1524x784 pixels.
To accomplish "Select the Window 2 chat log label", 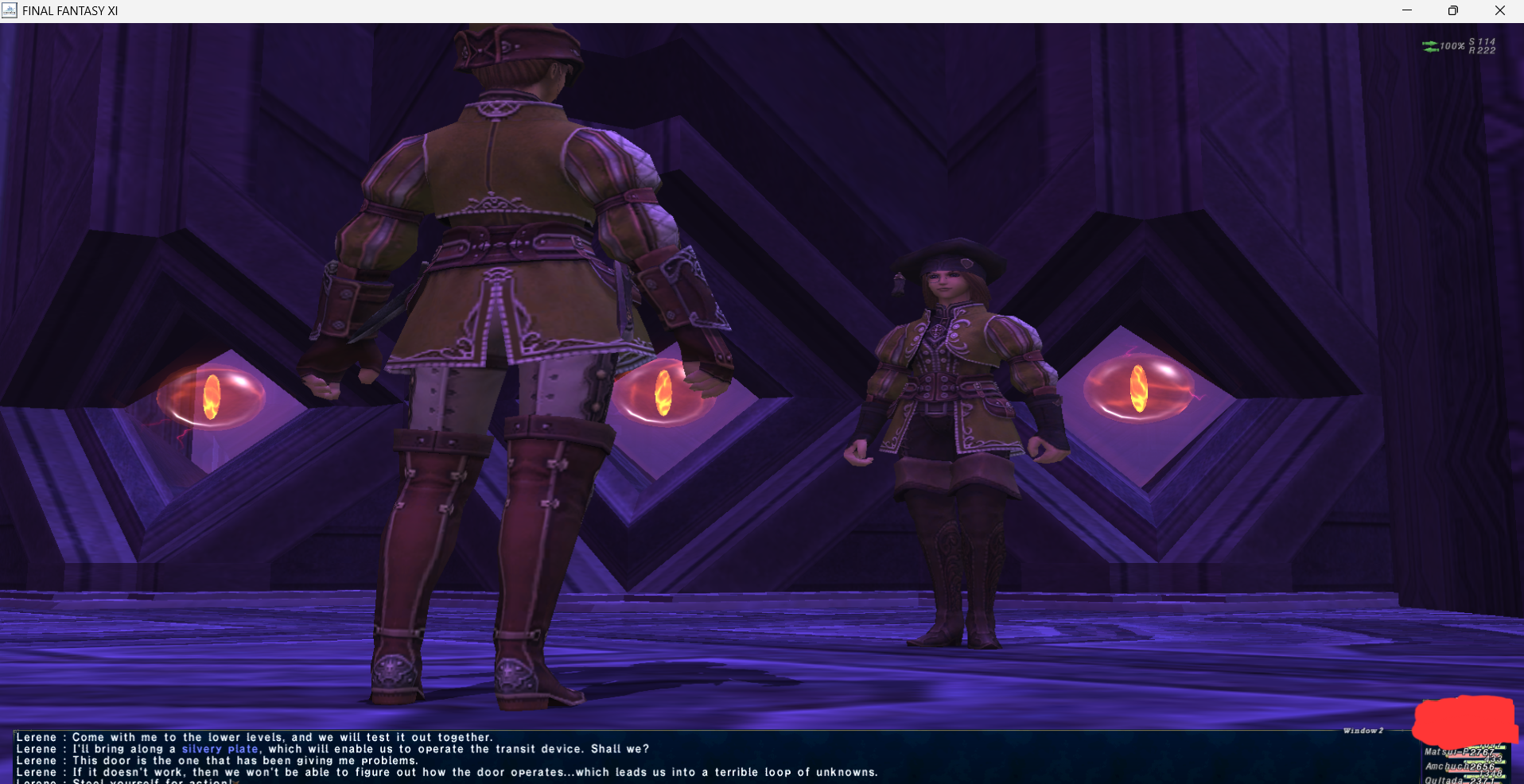I will [1363, 731].
